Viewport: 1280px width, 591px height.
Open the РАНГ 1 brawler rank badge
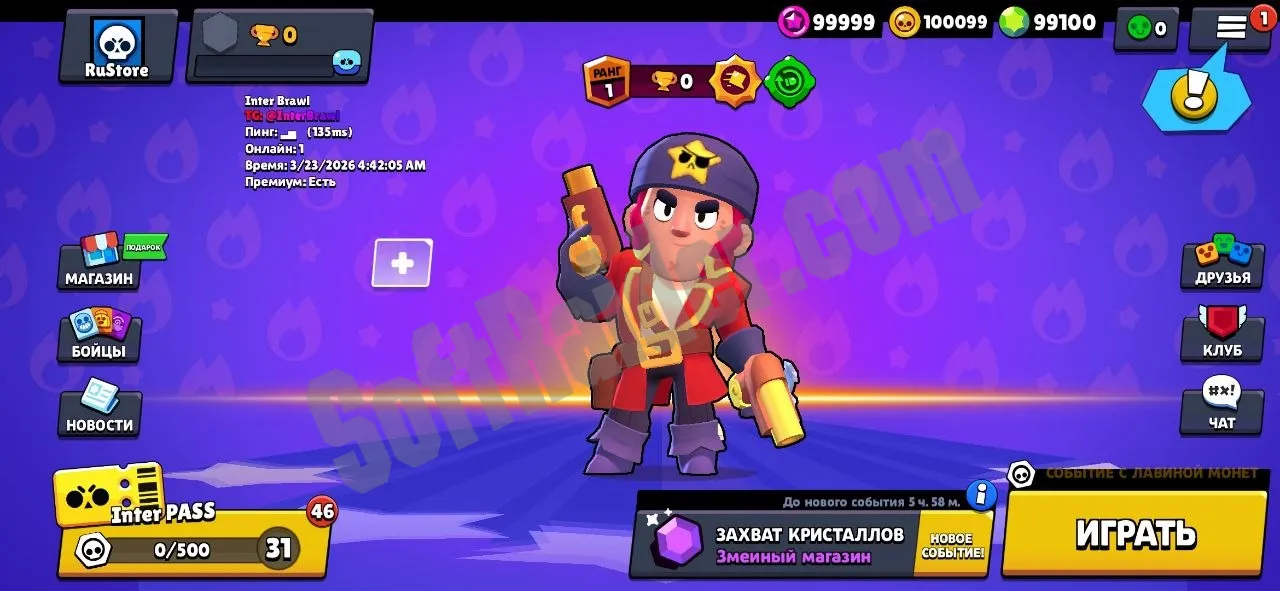603,82
